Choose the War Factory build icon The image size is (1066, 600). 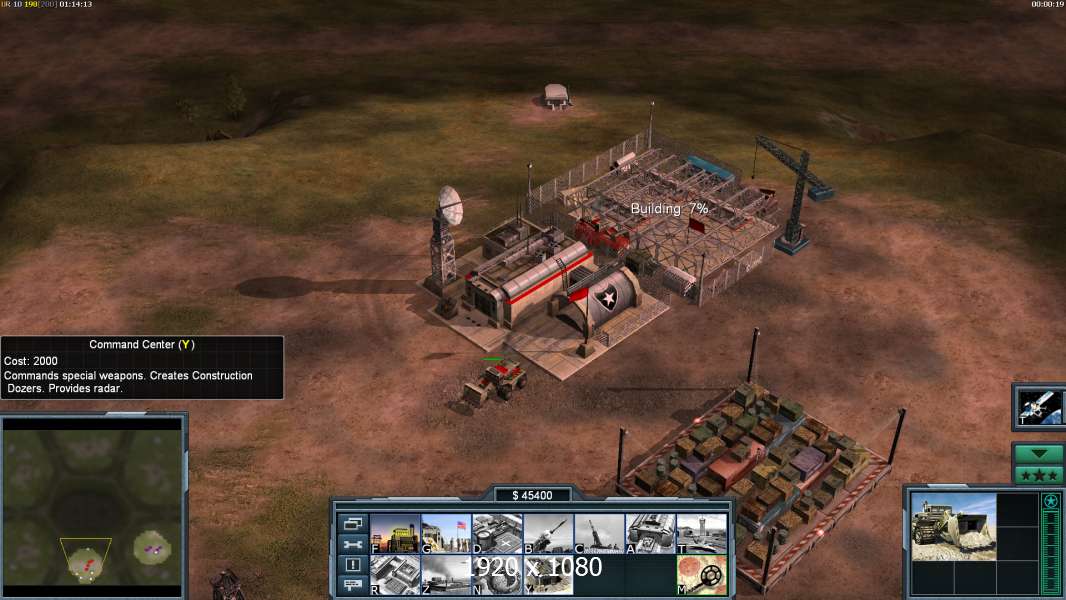pyautogui.click(x=650, y=534)
